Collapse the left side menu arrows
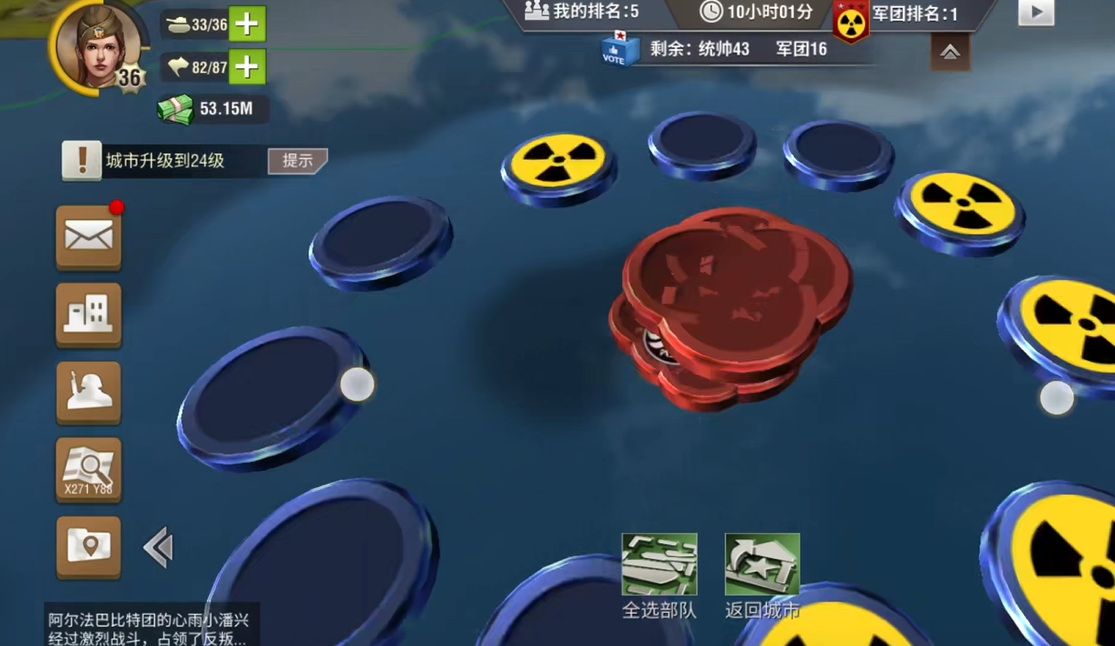 point(158,547)
